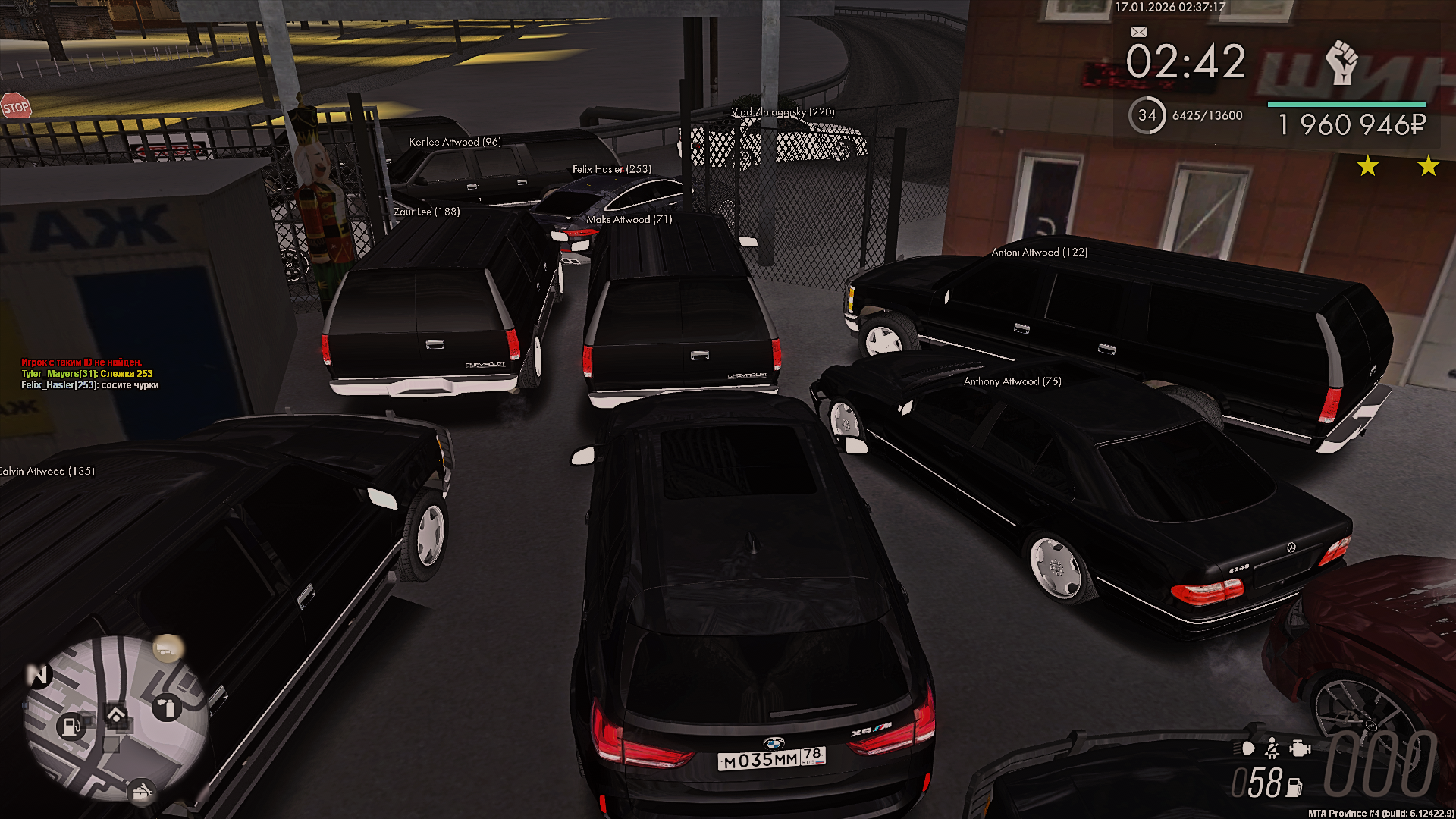The image size is (1456, 819).
Task: Click Tyler_Mayers chat message line
Action: [87, 374]
